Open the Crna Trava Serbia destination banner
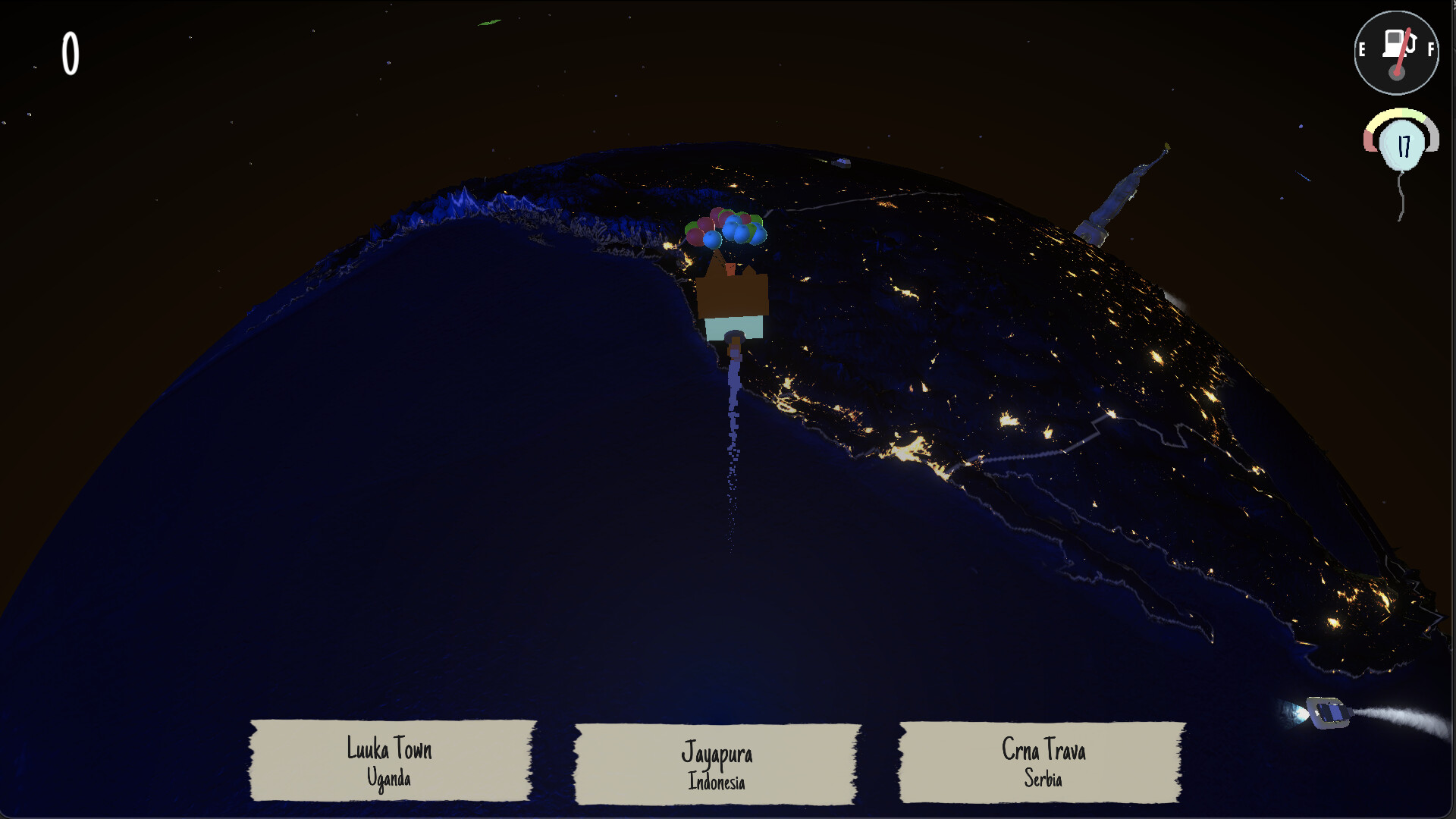 pos(1042,762)
